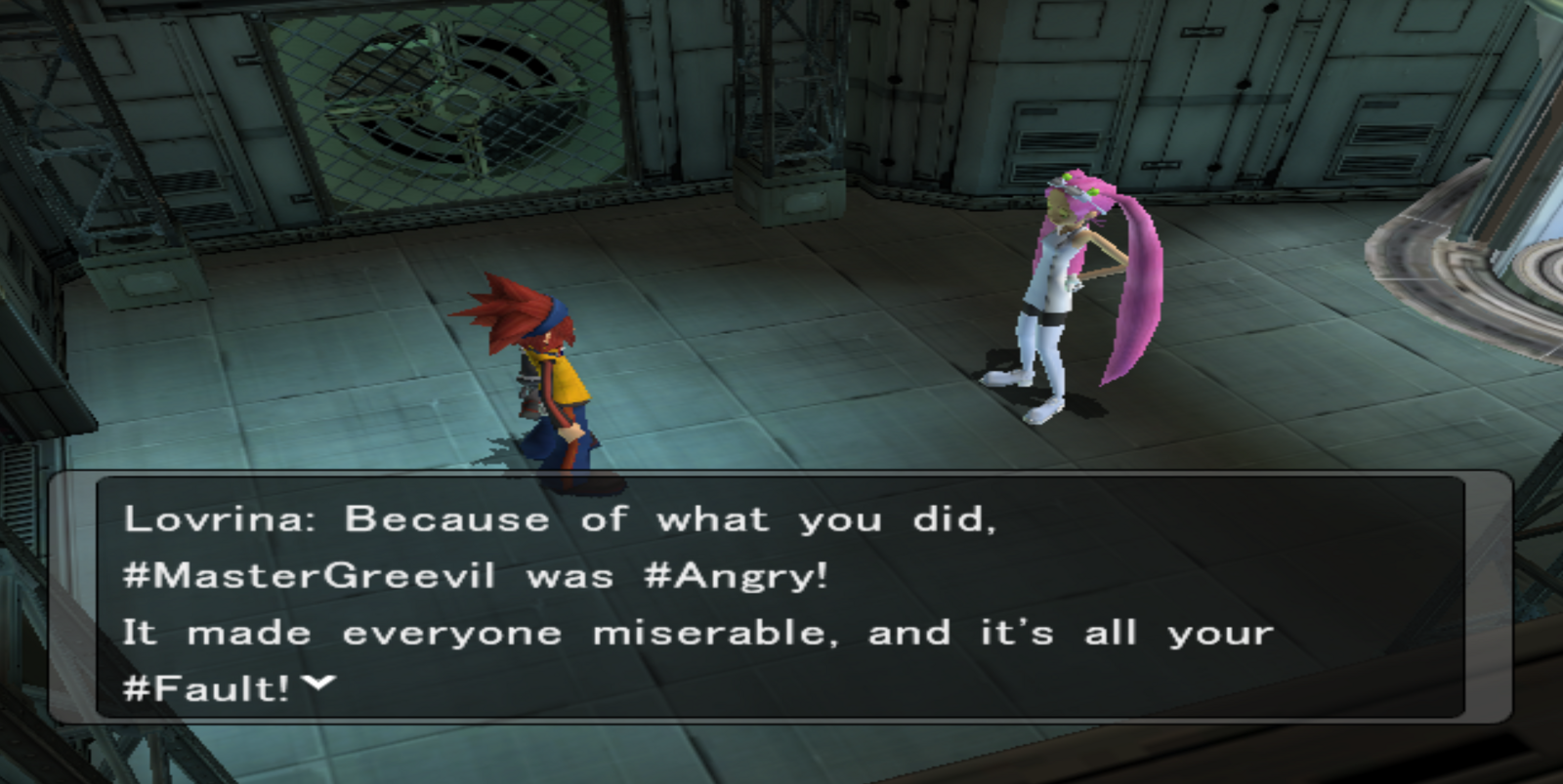
Task: Advance Lovrina's dialogue text box
Action: [x=780, y=598]
